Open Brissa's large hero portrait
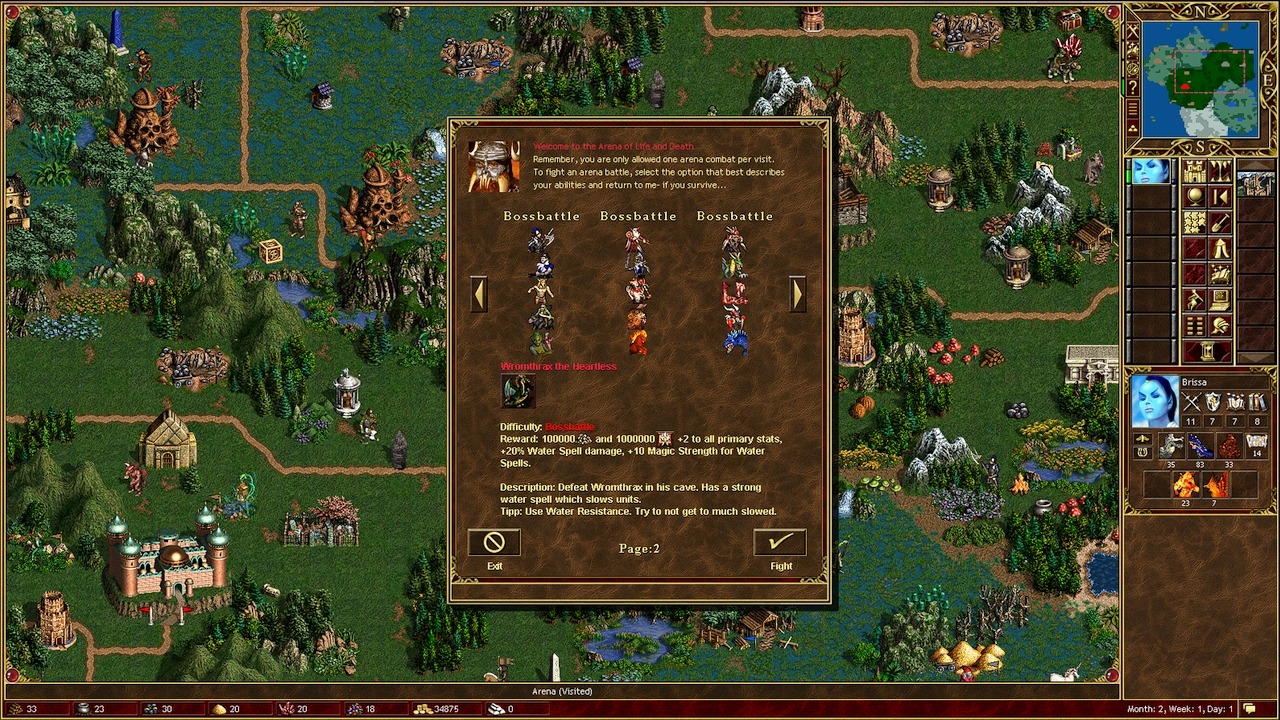 tap(1154, 401)
